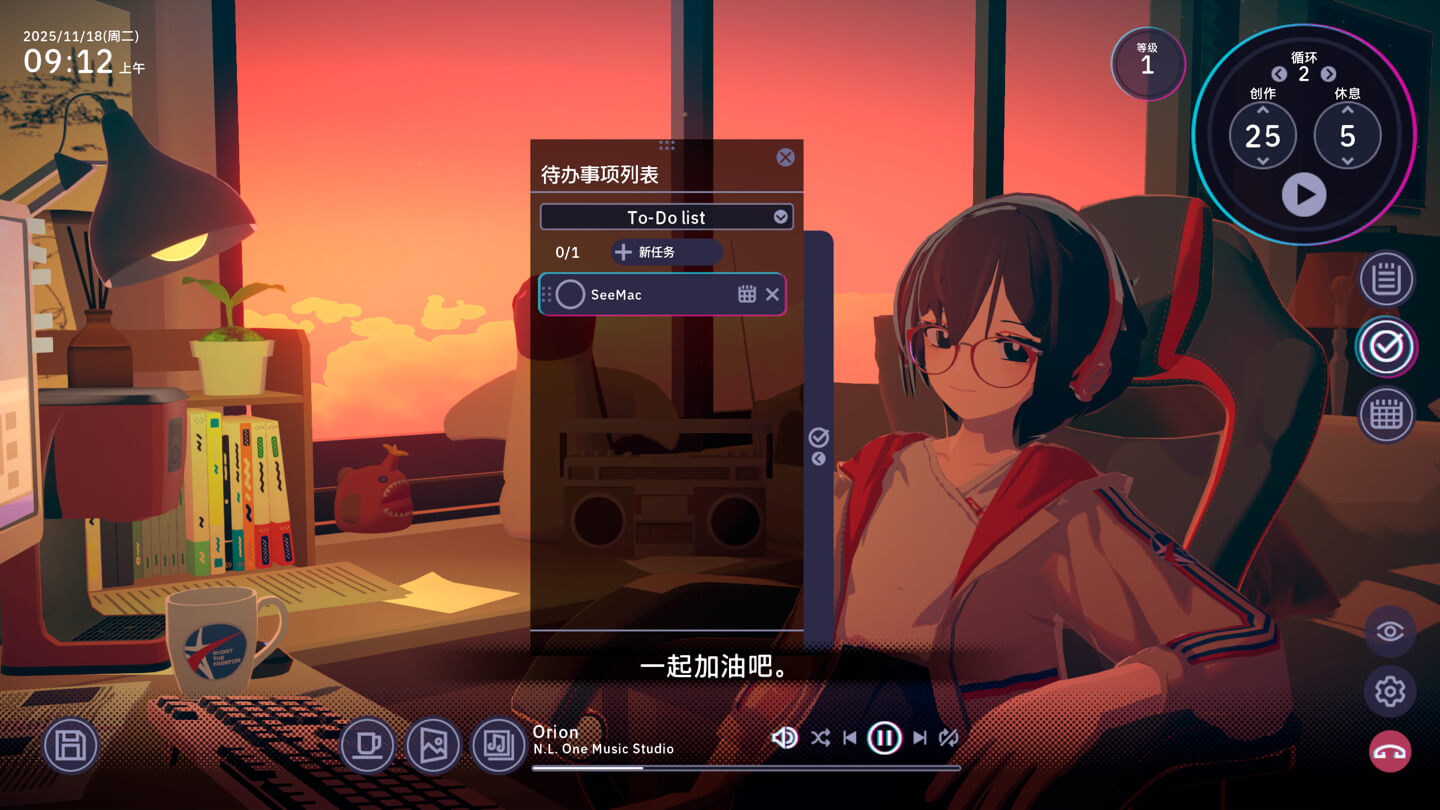Toggle shuffle for the music player
1440x810 pixels.
(x=820, y=738)
